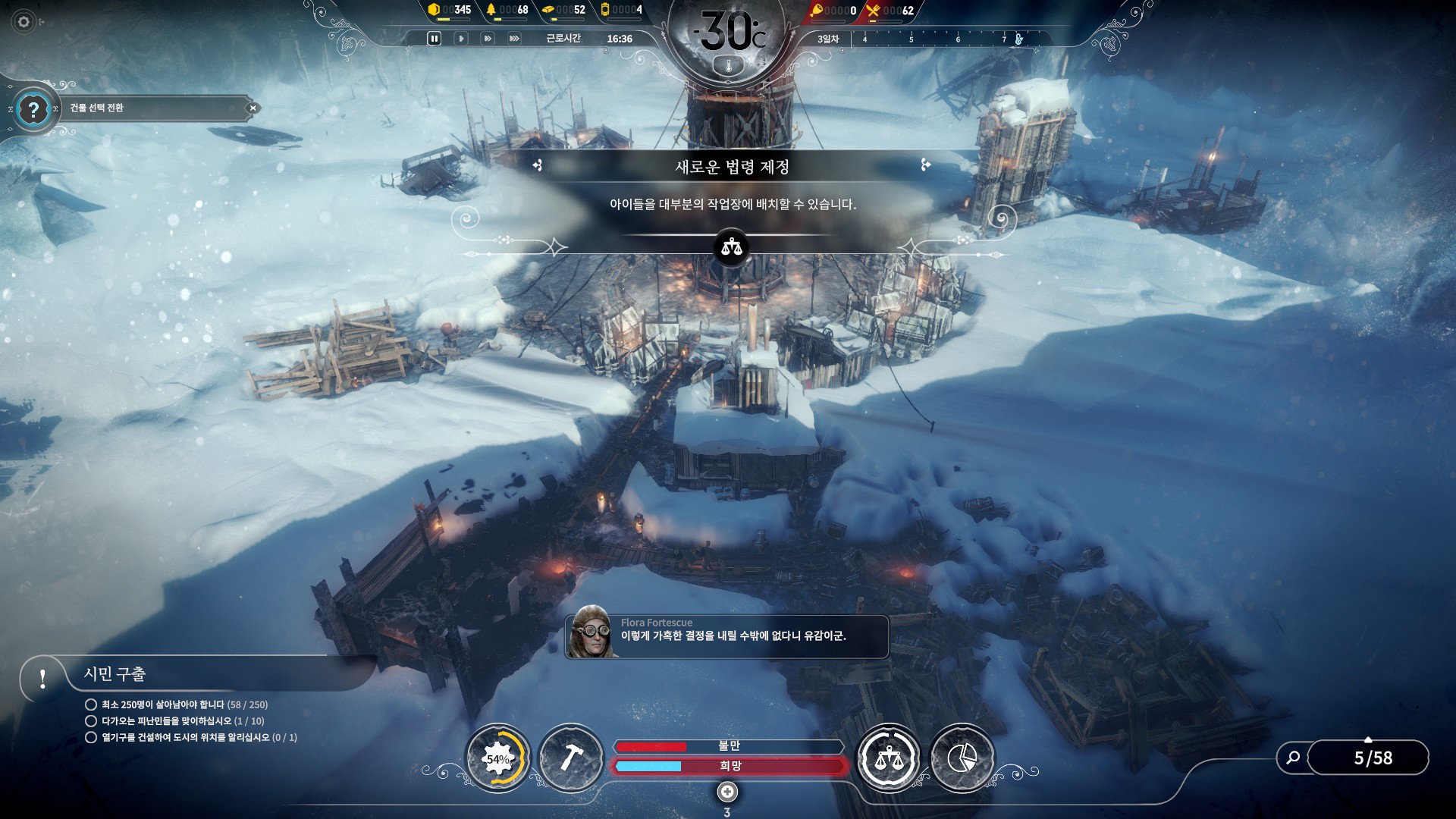Show the economy pie chart overview
This screenshot has width=1456, height=819.
[962, 758]
